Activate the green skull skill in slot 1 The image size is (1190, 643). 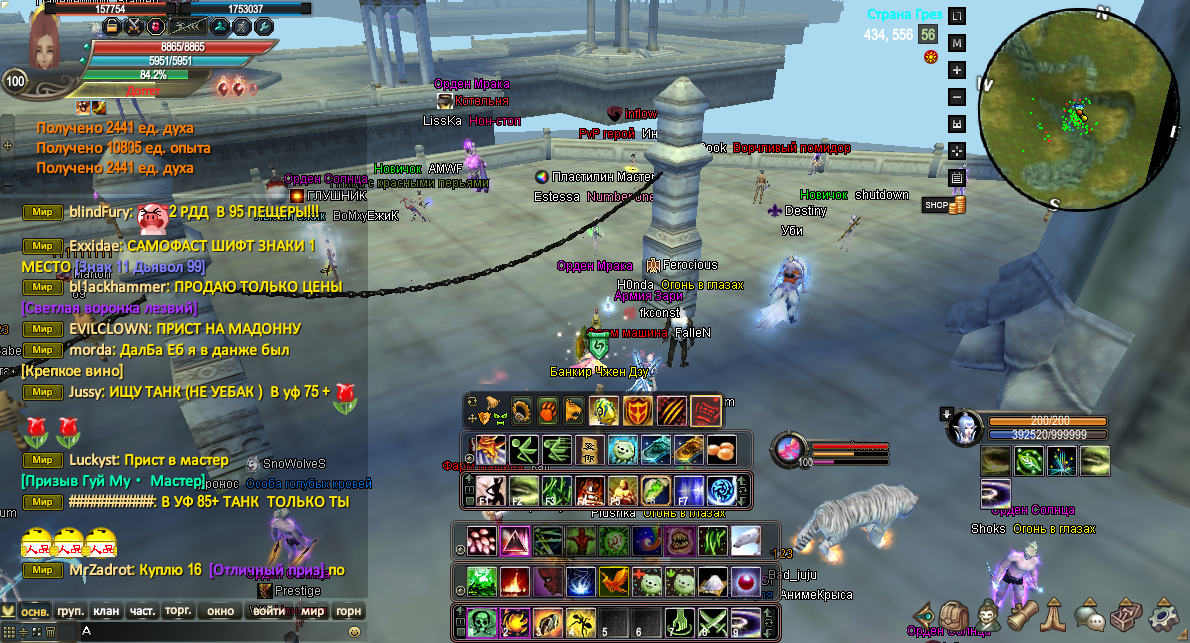click(x=482, y=621)
